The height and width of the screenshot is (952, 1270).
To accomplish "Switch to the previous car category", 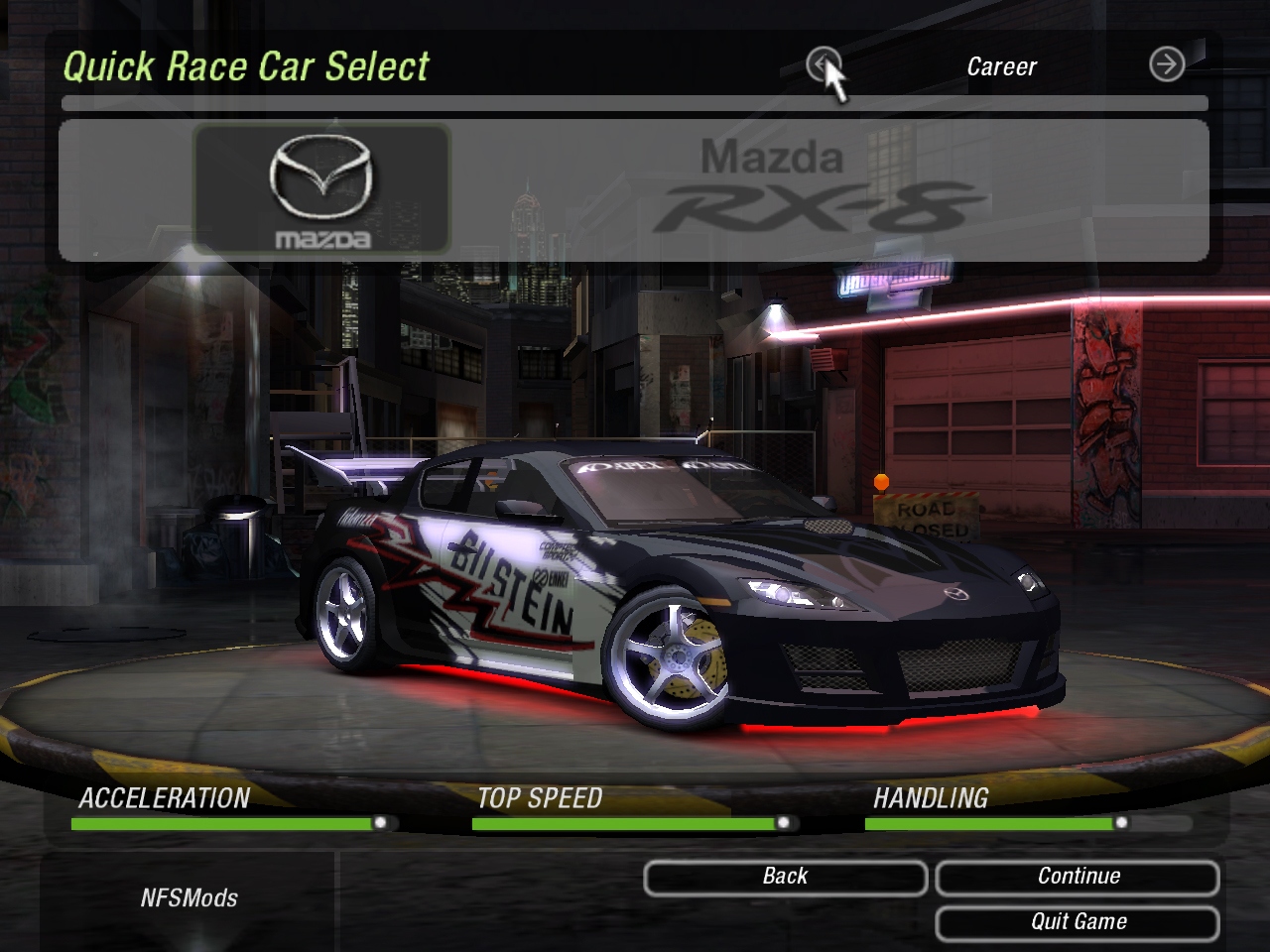I will pyautogui.click(x=823, y=65).
